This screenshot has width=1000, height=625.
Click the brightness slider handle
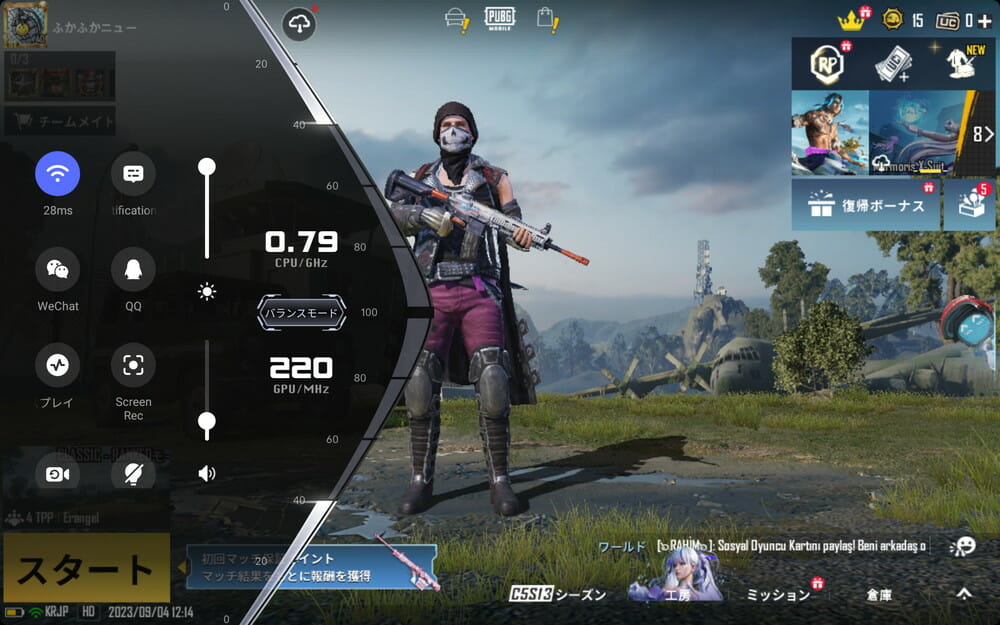tap(207, 167)
